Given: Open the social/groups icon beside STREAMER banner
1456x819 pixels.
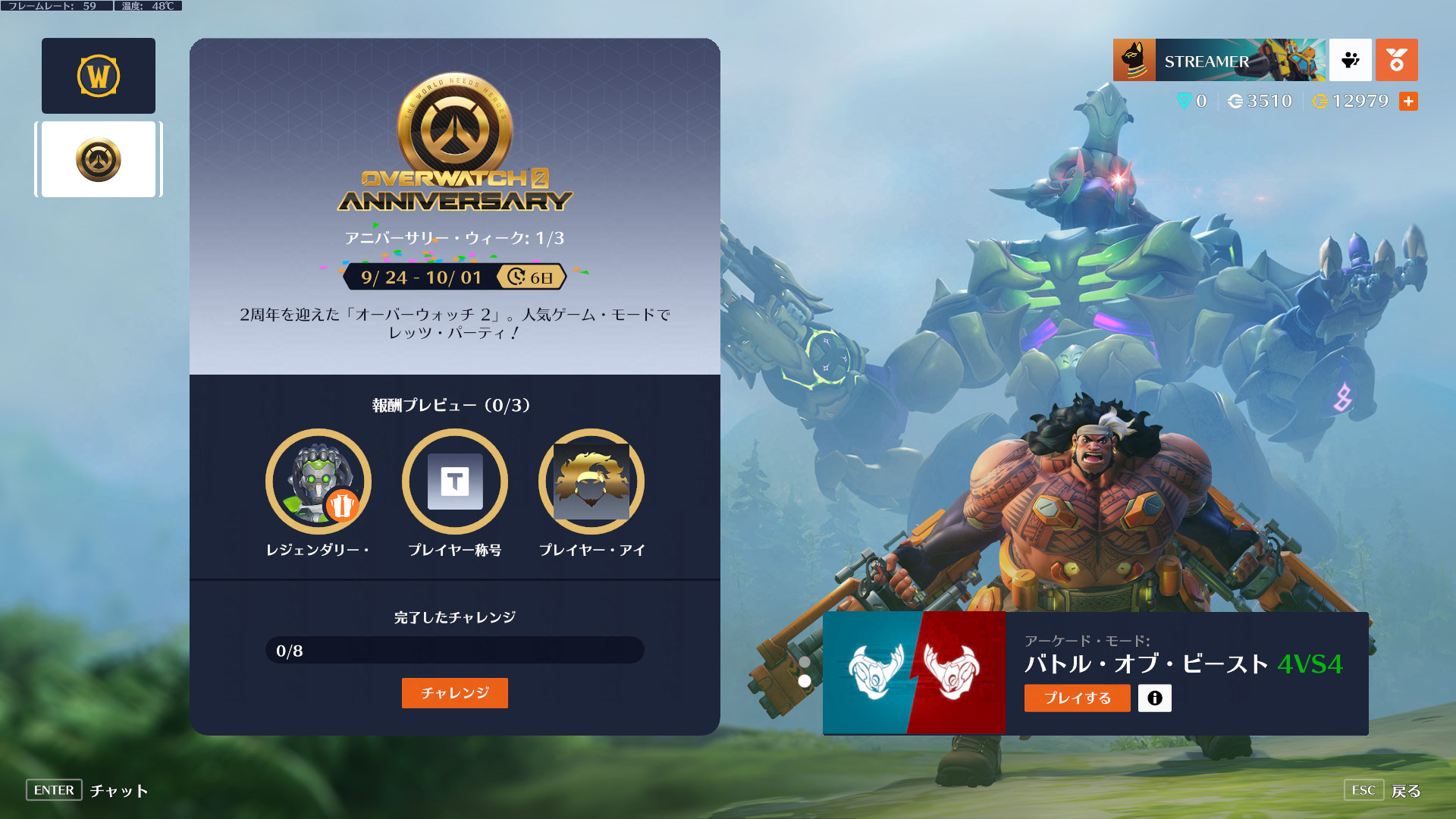Looking at the screenshot, I should click(x=1350, y=60).
